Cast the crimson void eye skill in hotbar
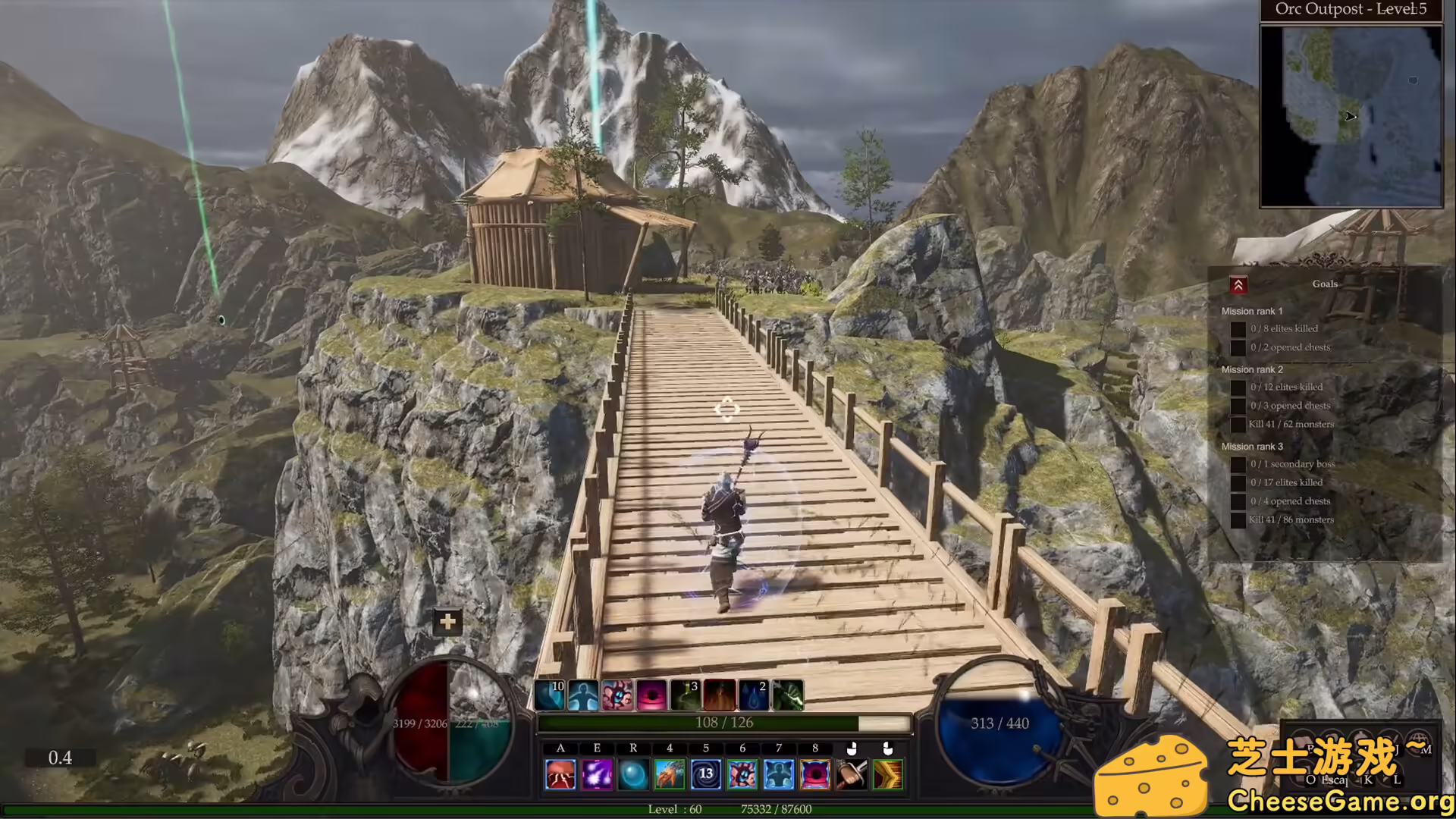1456x819 pixels. 815,775
